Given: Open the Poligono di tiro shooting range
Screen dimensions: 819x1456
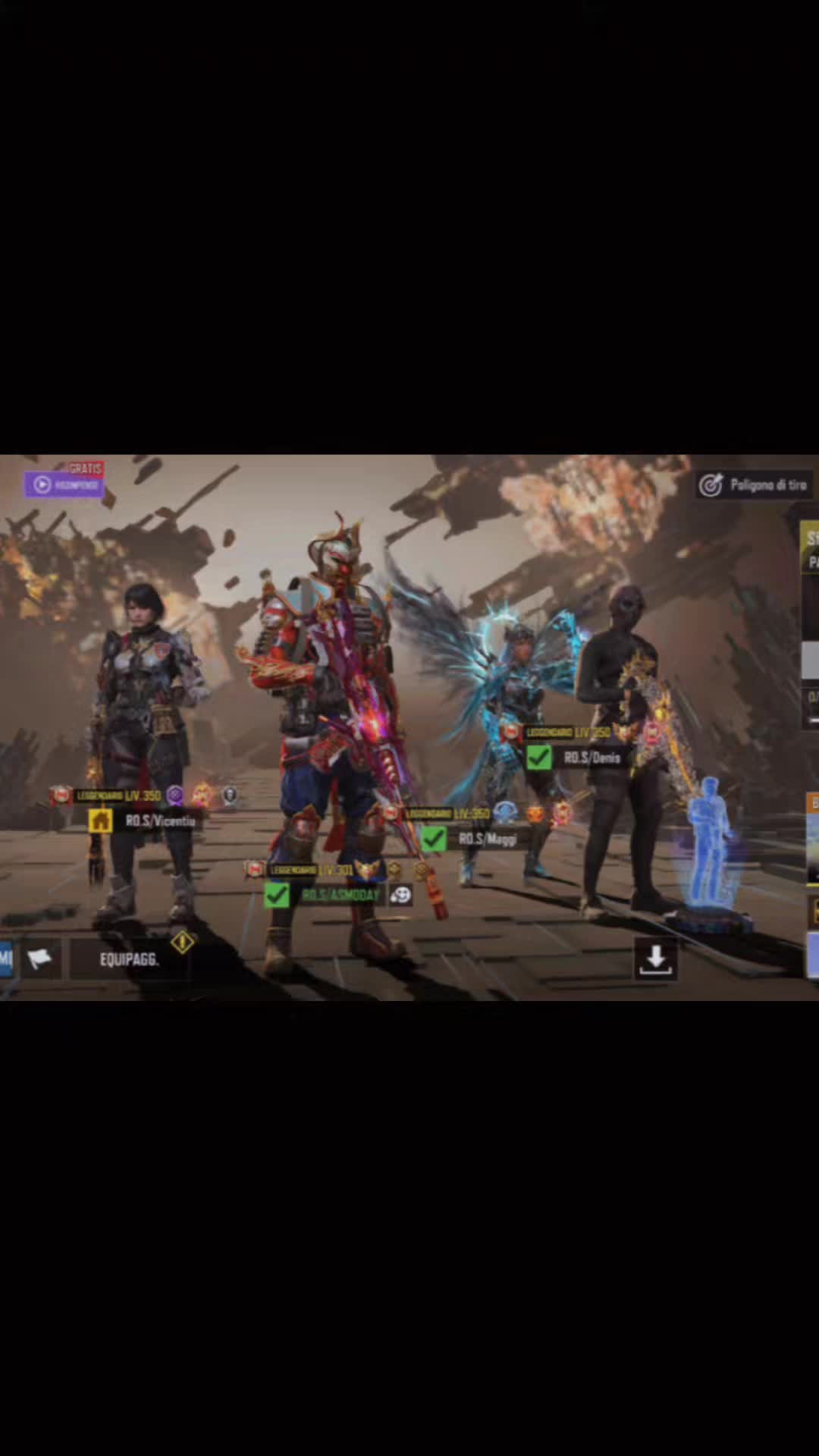Looking at the screenshot, I should click(754, 485).
